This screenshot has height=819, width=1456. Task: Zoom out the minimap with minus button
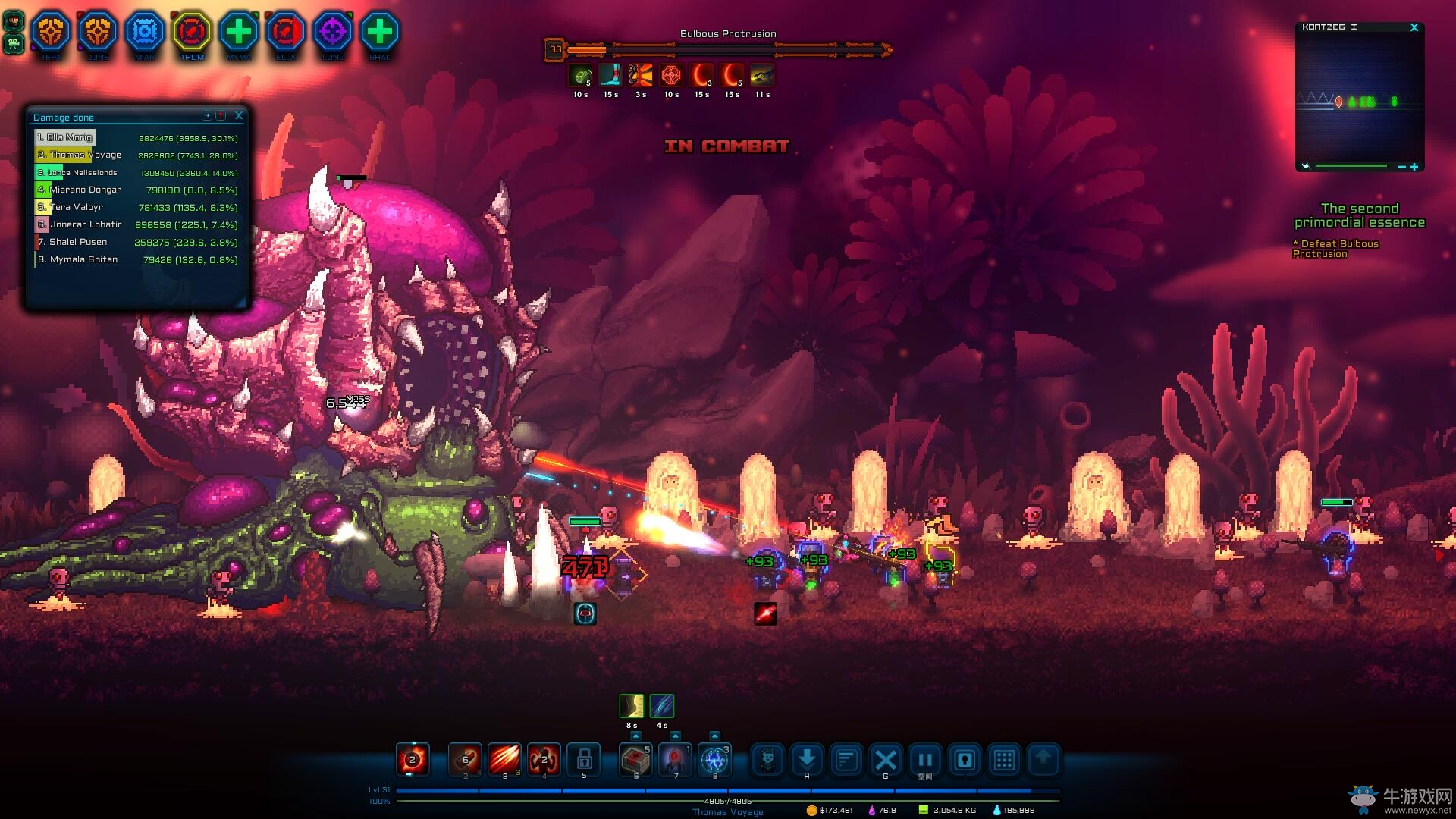[x=1402, y=167]
